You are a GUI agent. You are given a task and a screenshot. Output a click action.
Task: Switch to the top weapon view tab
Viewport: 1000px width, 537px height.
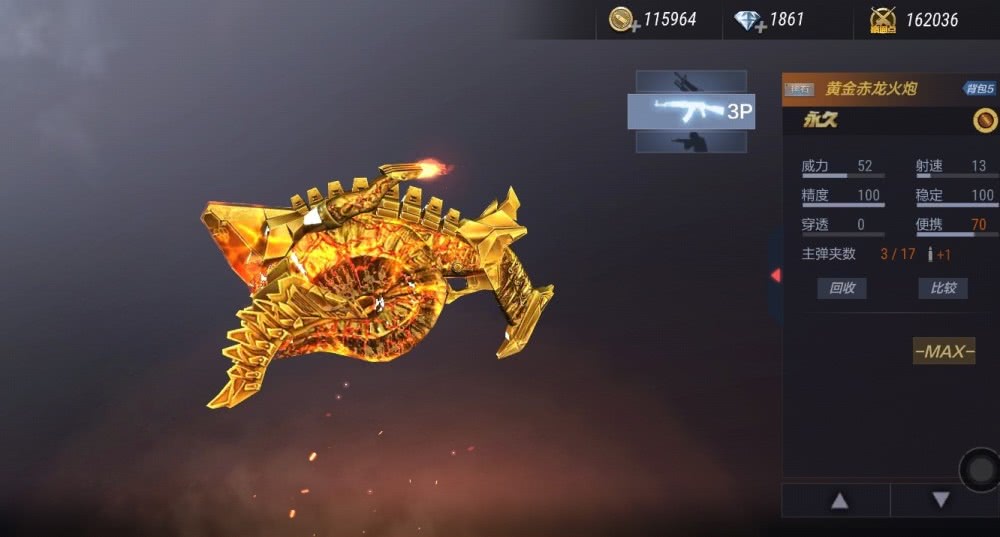pyautogui.click(x=691, y=82)
